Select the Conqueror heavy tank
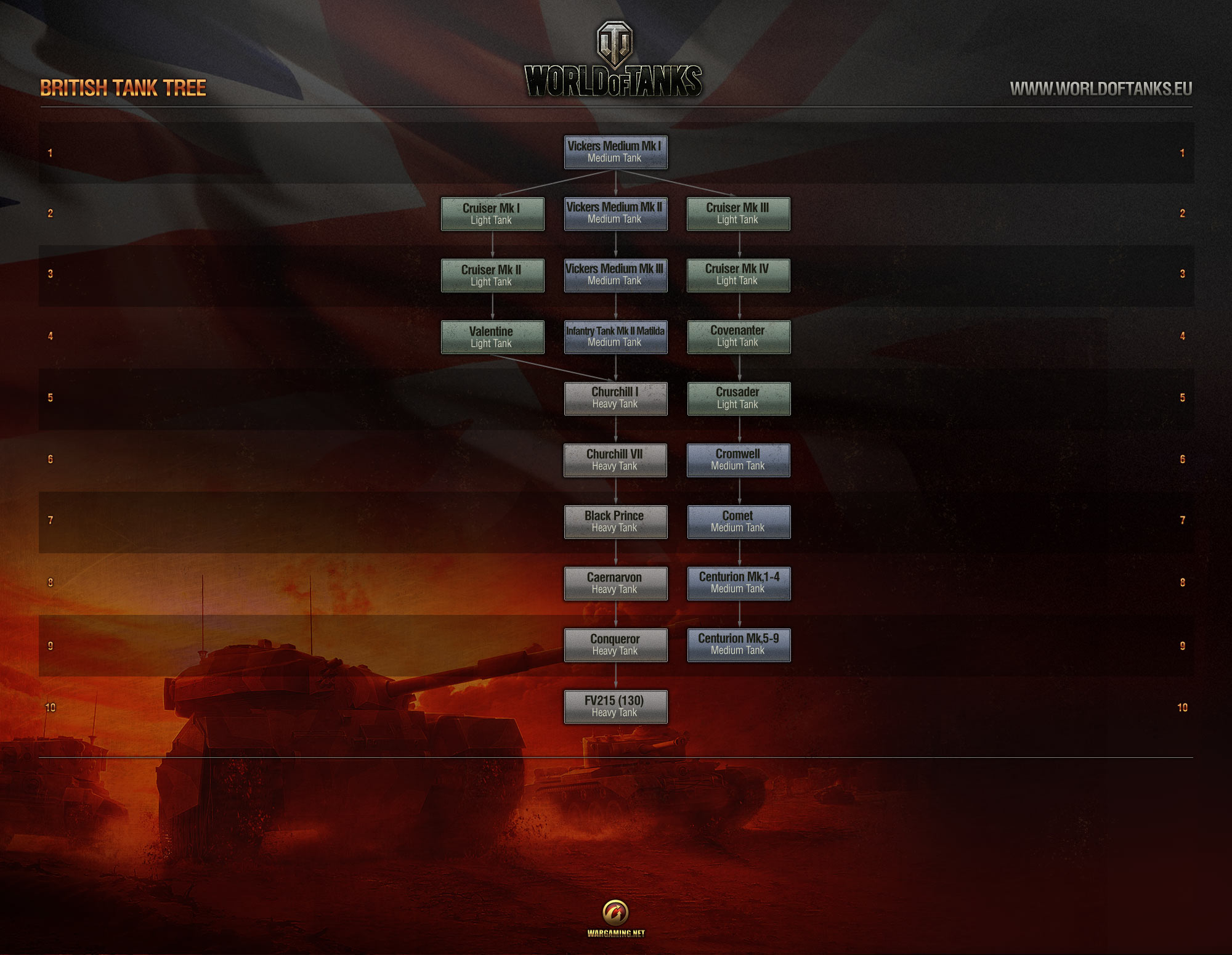This screenshot has width=1232, height=955. pos(615,644)
